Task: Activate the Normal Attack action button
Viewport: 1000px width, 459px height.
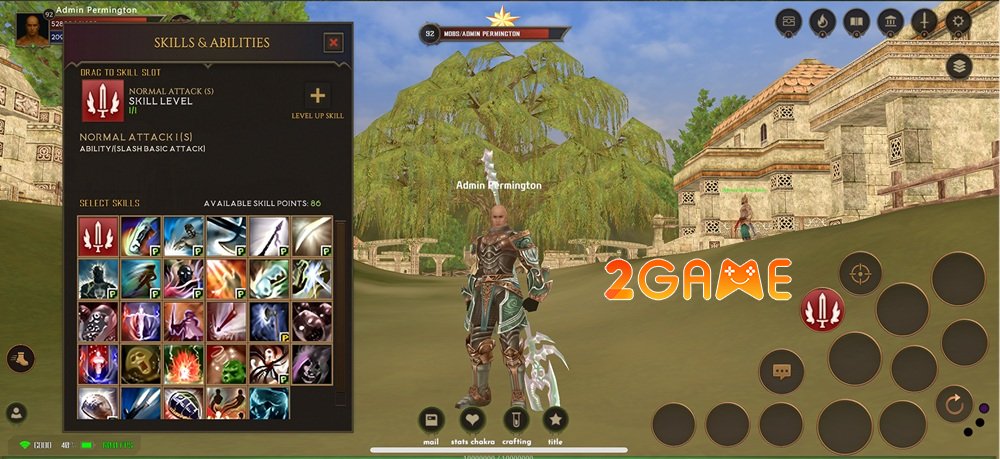Action: 822,310
